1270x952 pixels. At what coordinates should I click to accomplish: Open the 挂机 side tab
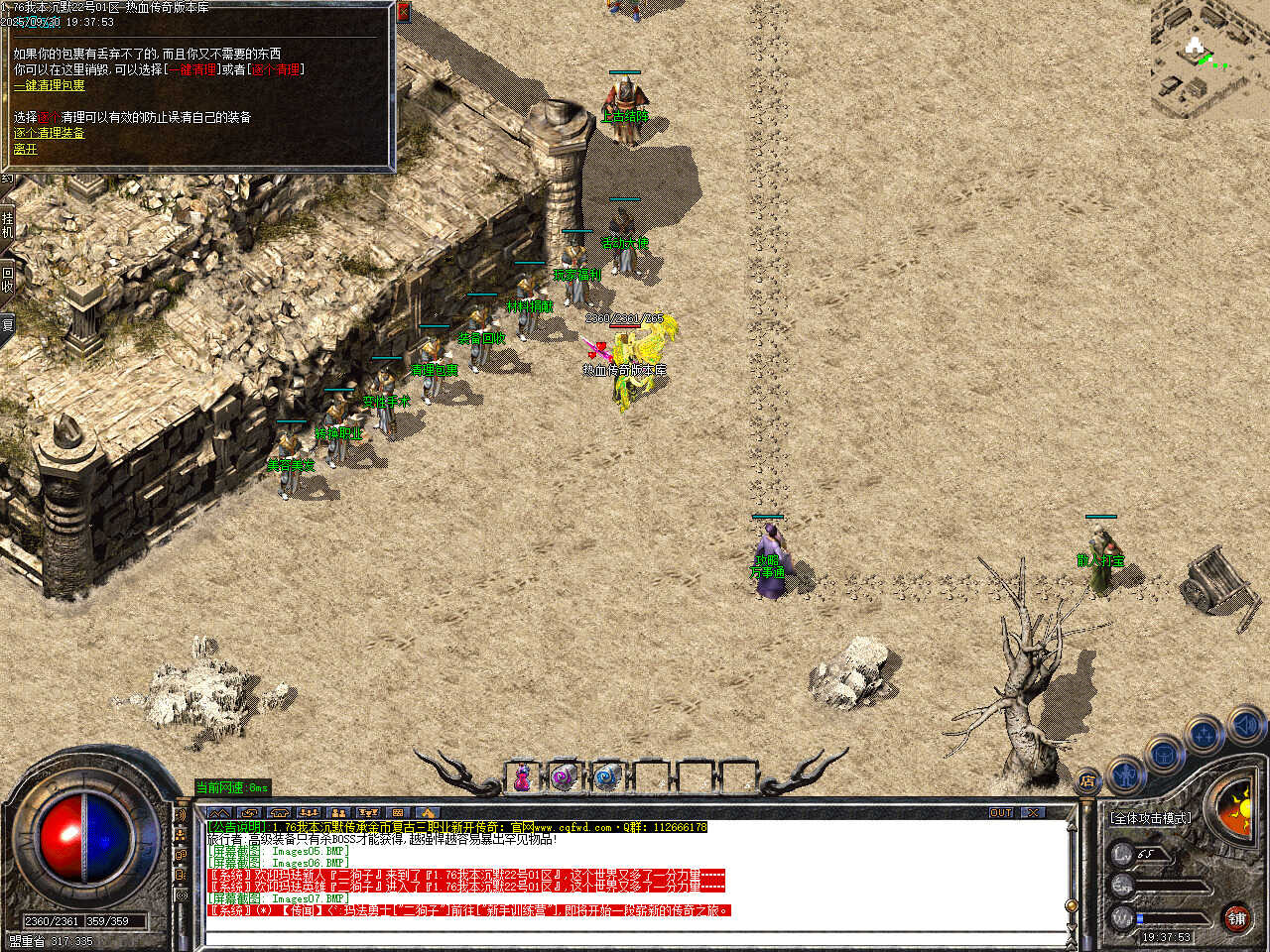point(8,225)
